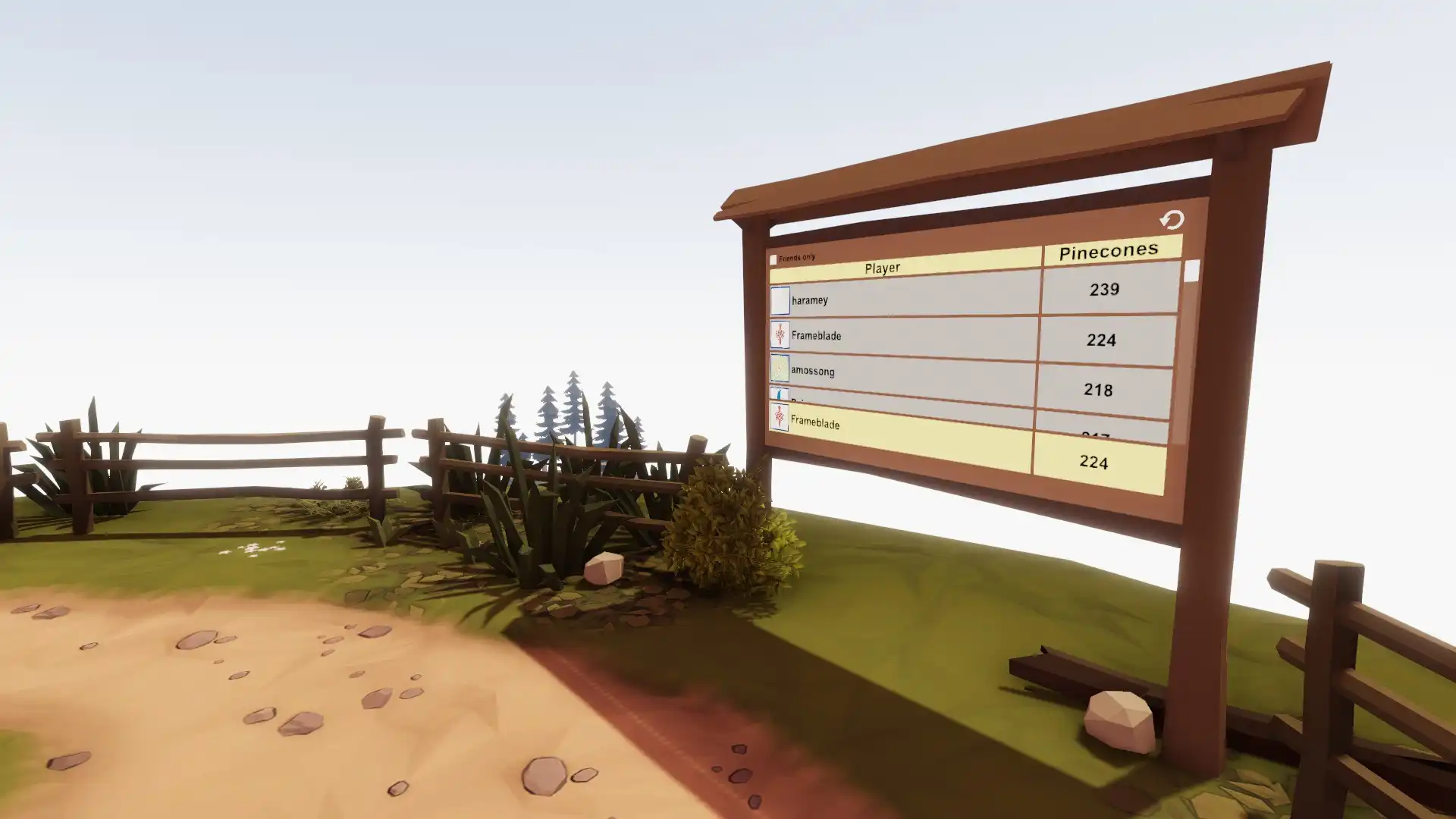Image resolution: width=1456 pixels, height=819 pixels.
Task: Check the small box beside Friends only label
Action: [x=773, y=258]
